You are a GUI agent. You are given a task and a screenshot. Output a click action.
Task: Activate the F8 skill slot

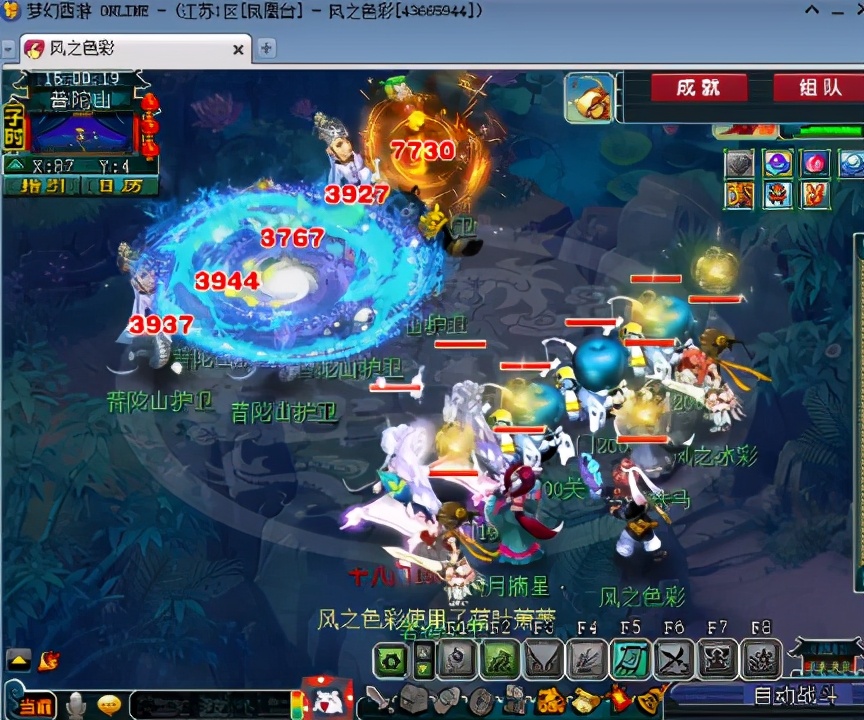pyautogui.click(x=761, y=660)
